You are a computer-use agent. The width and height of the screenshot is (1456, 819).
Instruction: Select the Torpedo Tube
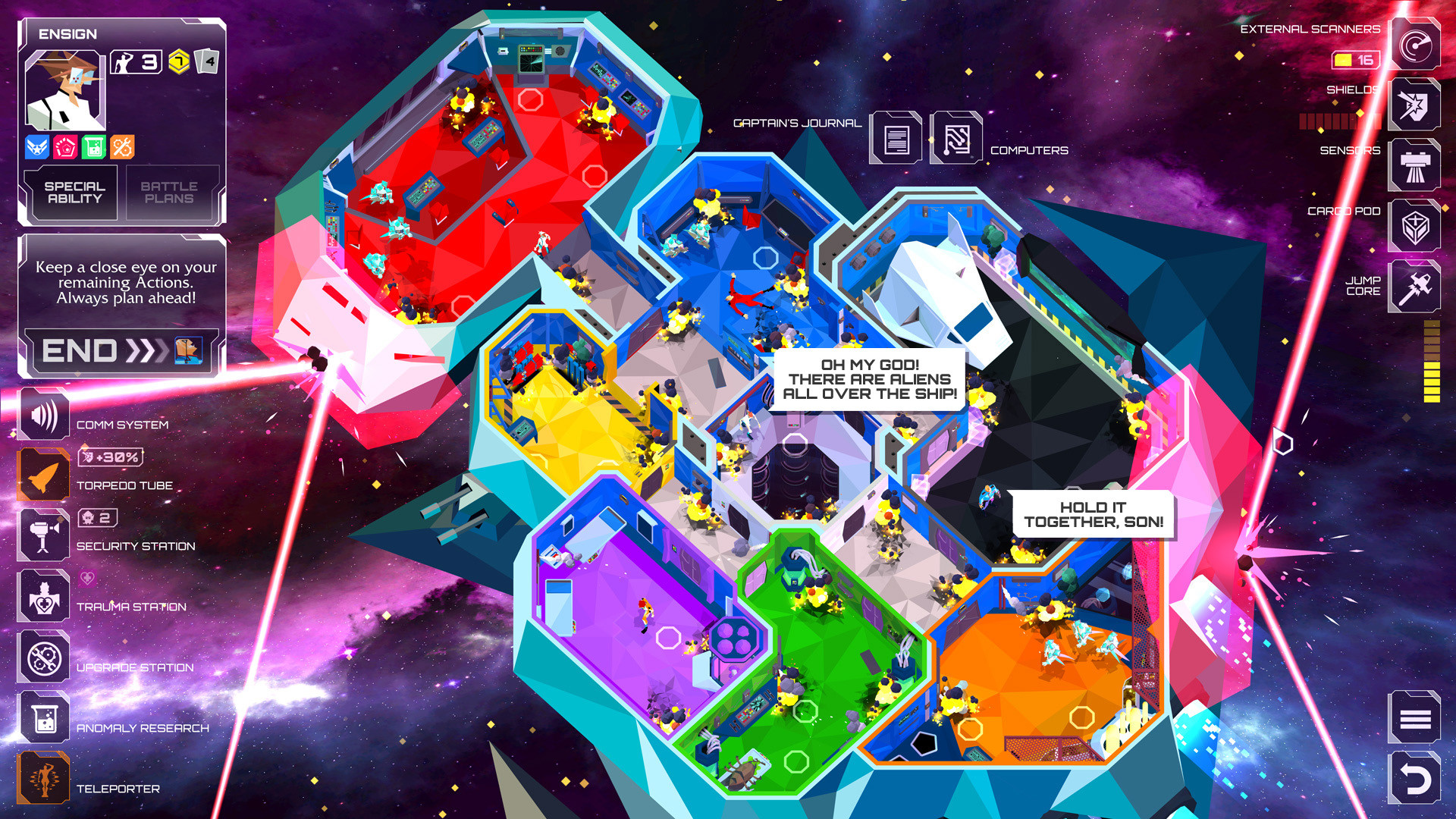43,475
